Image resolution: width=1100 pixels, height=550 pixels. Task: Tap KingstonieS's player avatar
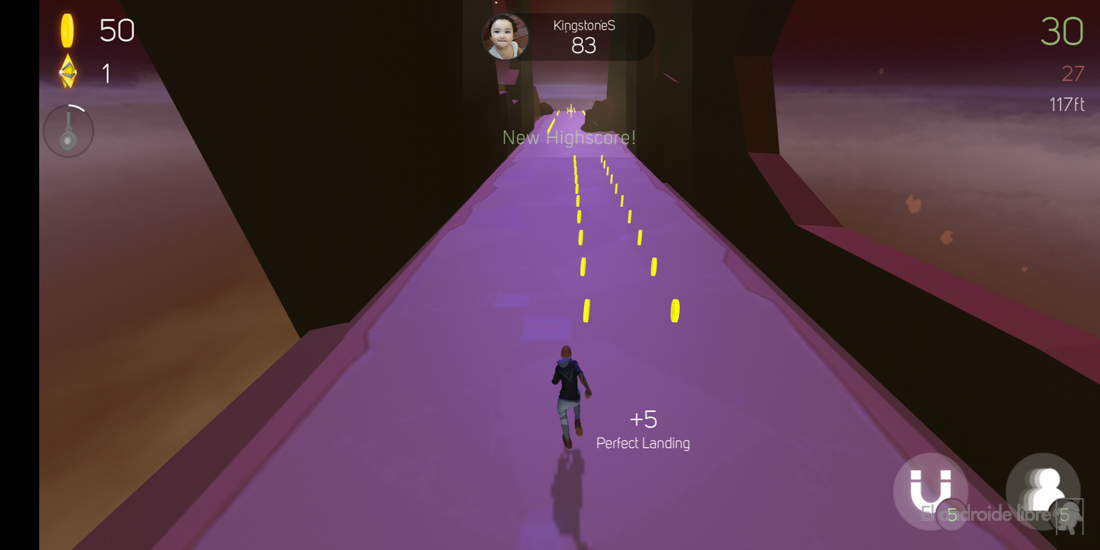[x=505, y=37]
